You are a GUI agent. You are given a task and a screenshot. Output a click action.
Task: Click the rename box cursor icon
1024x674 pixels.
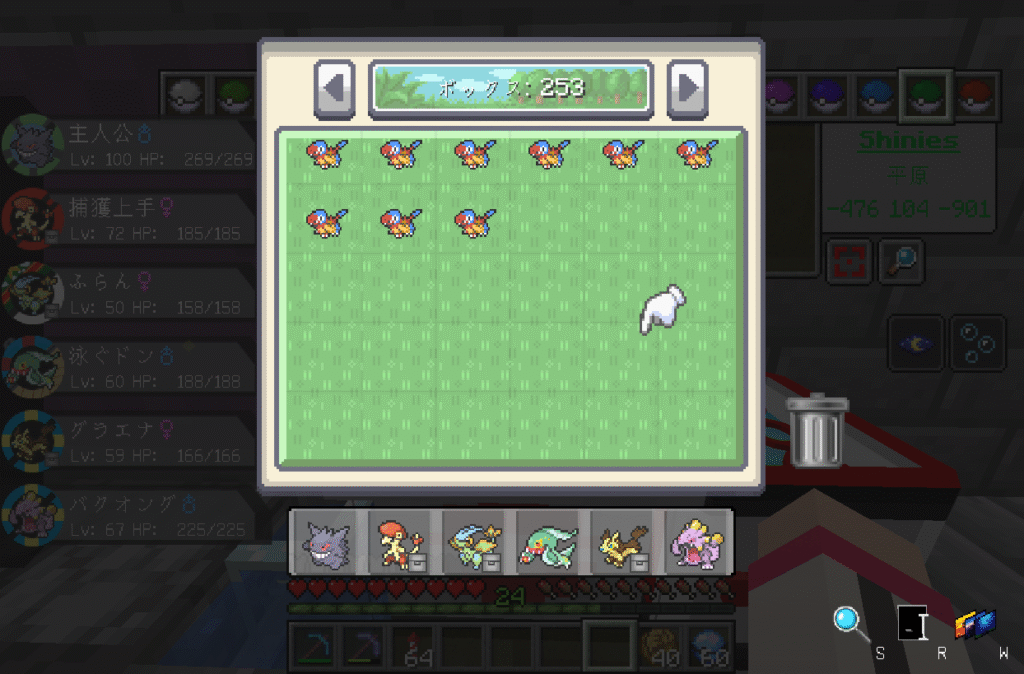(x=912, y=623)
